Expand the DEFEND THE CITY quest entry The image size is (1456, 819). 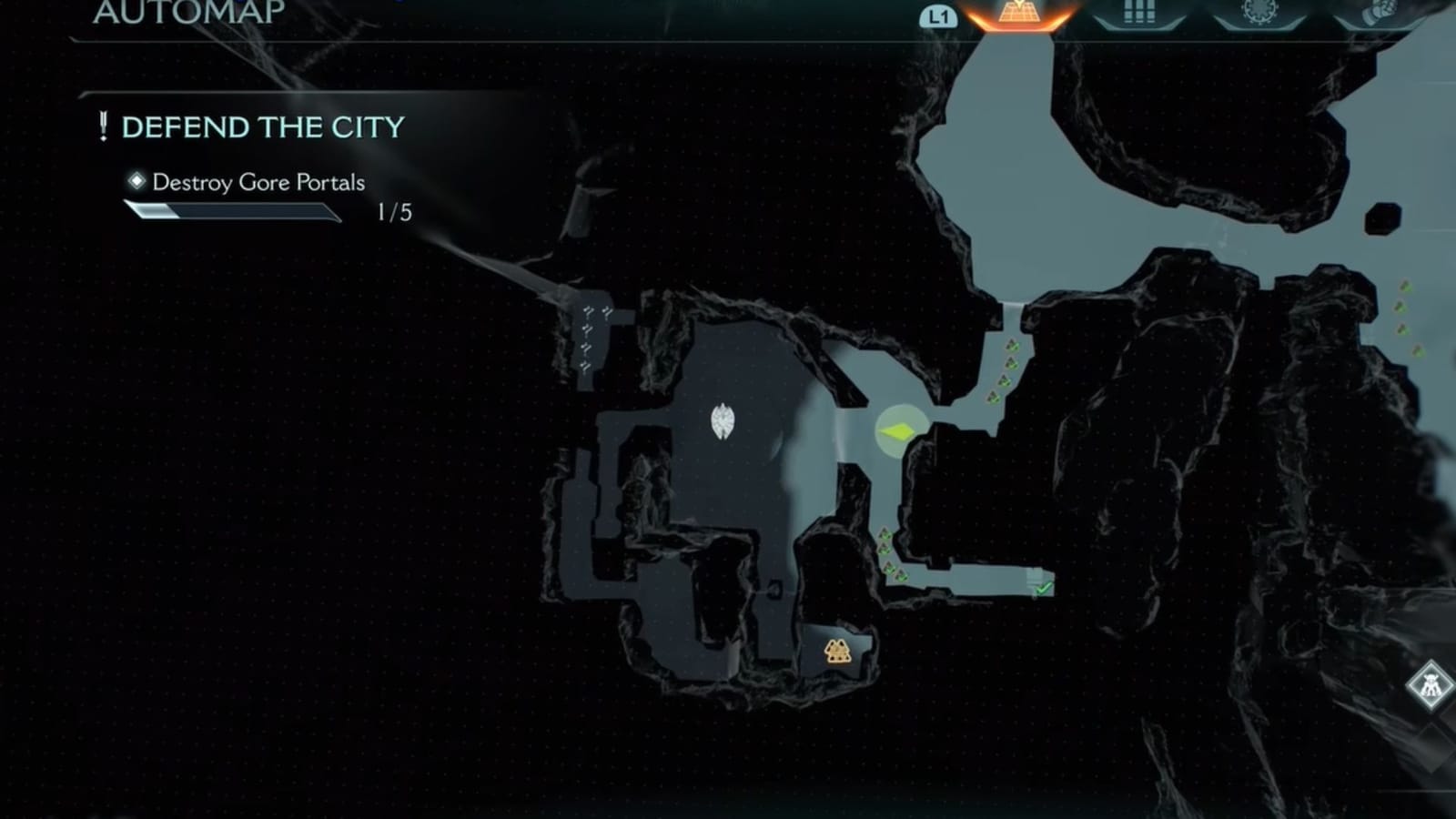(x=264, y=127)
